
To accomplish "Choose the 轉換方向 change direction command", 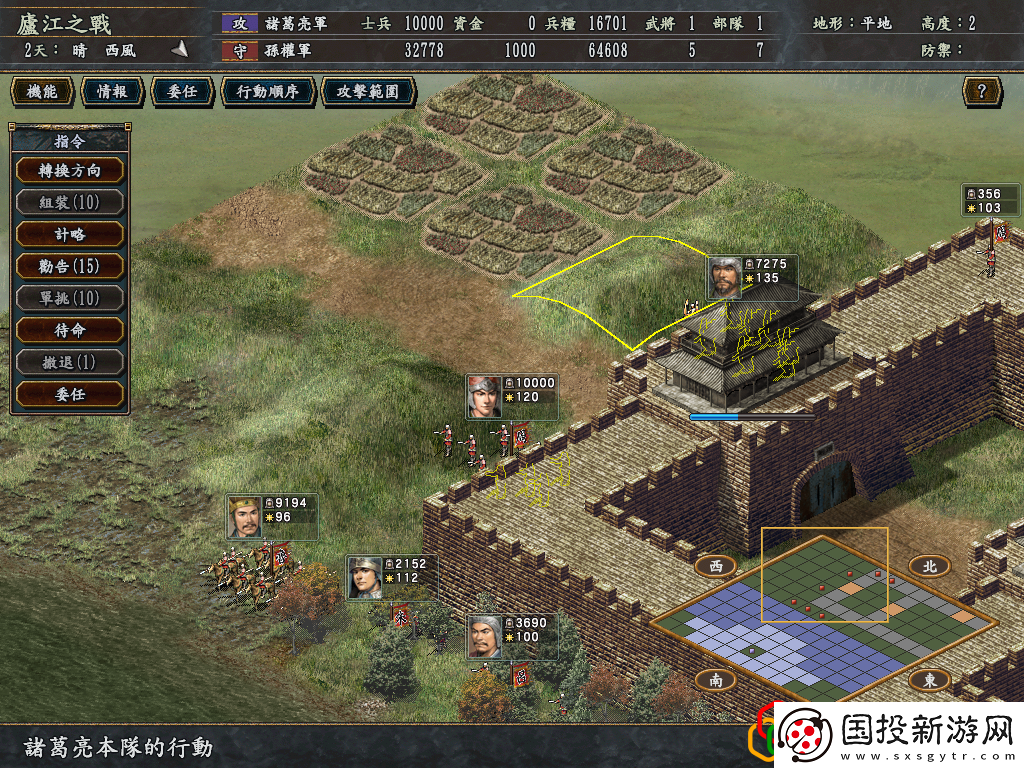I will click(70, 170).
